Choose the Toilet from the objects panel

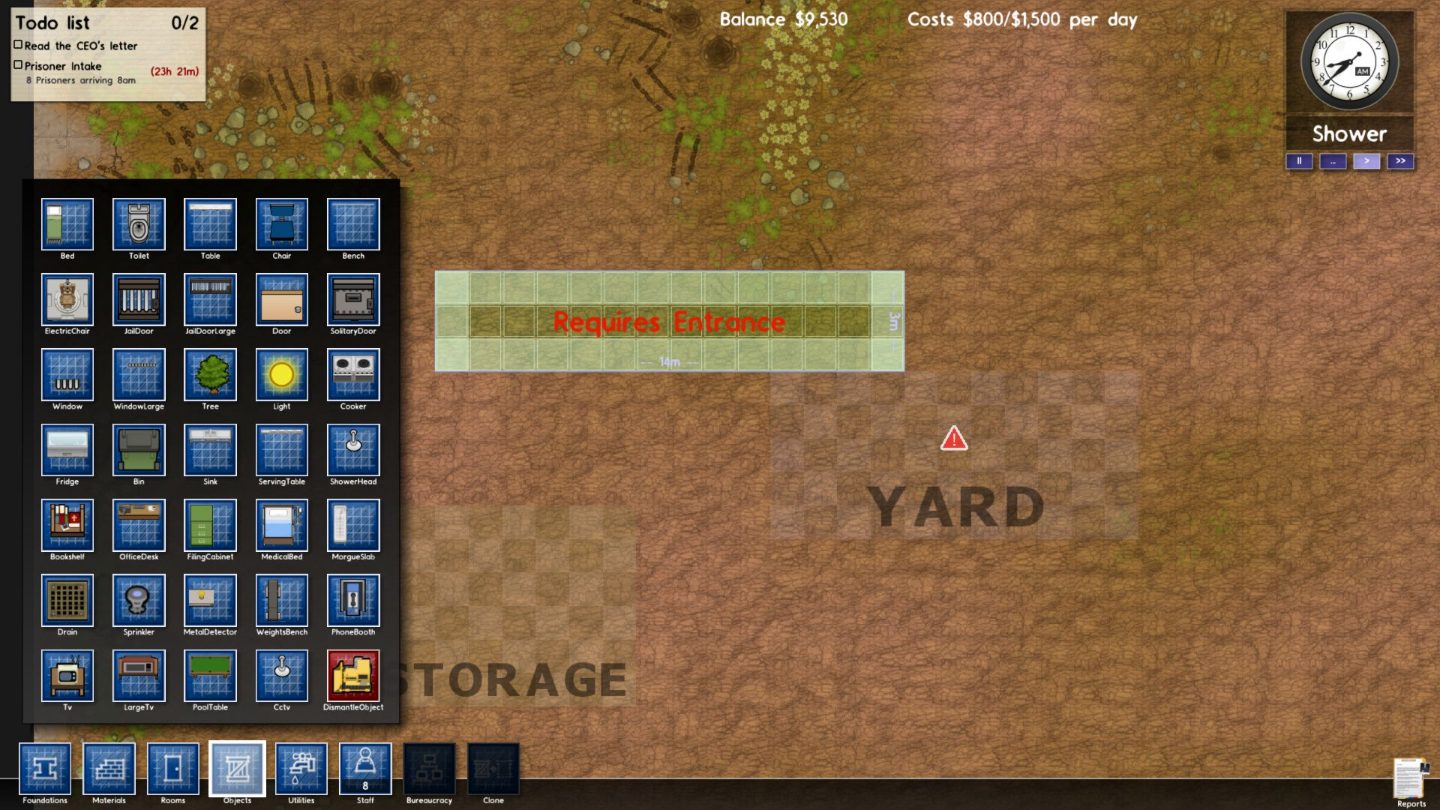point(139,224)
